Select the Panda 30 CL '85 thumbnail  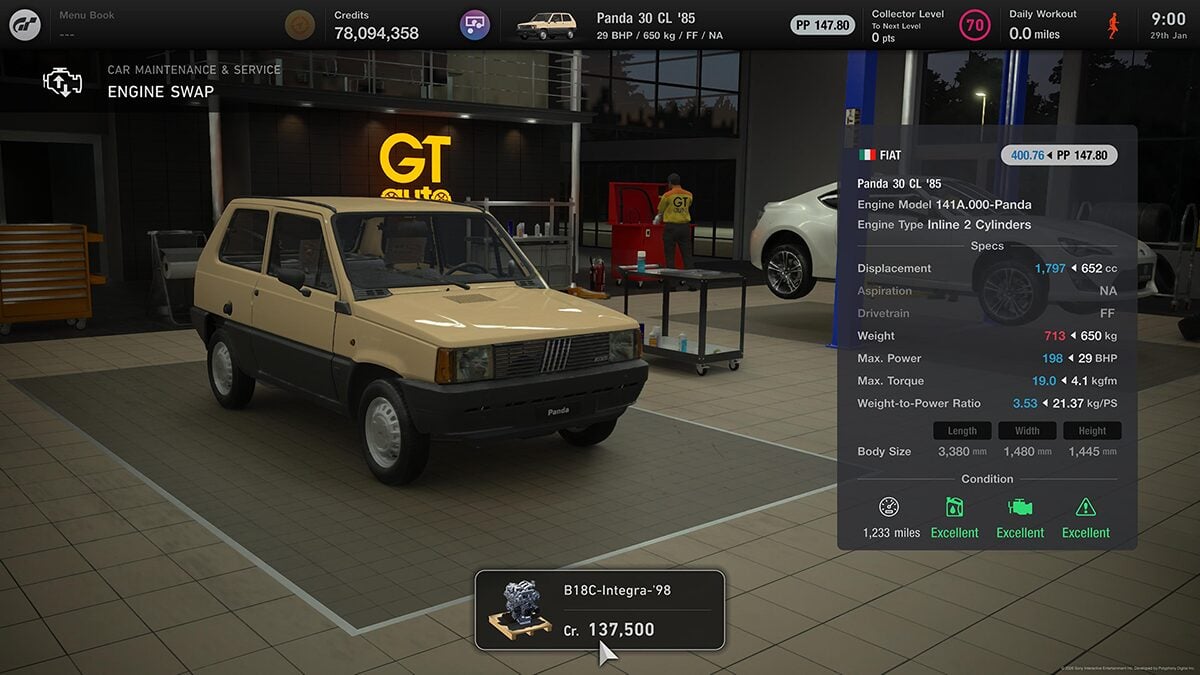[x=548, y=25]
